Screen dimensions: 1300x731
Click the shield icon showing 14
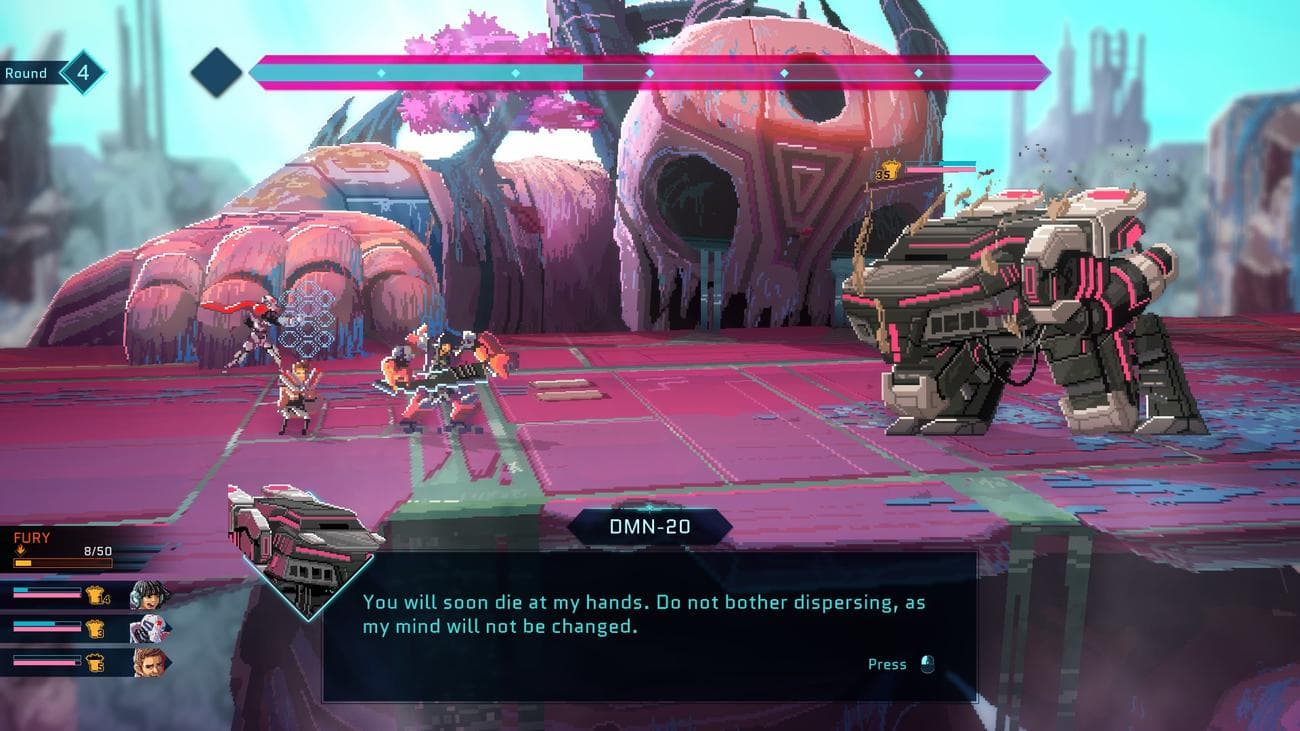pos(96,594)
